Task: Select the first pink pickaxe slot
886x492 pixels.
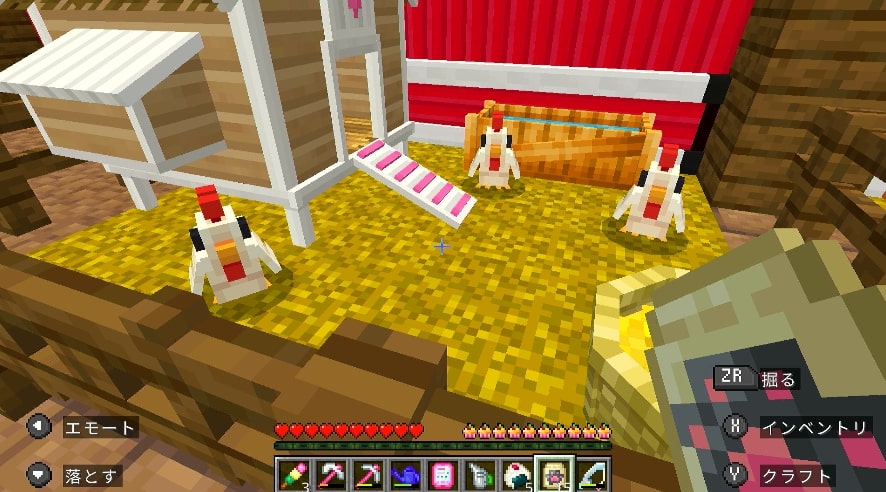Action: click(332, 473)
